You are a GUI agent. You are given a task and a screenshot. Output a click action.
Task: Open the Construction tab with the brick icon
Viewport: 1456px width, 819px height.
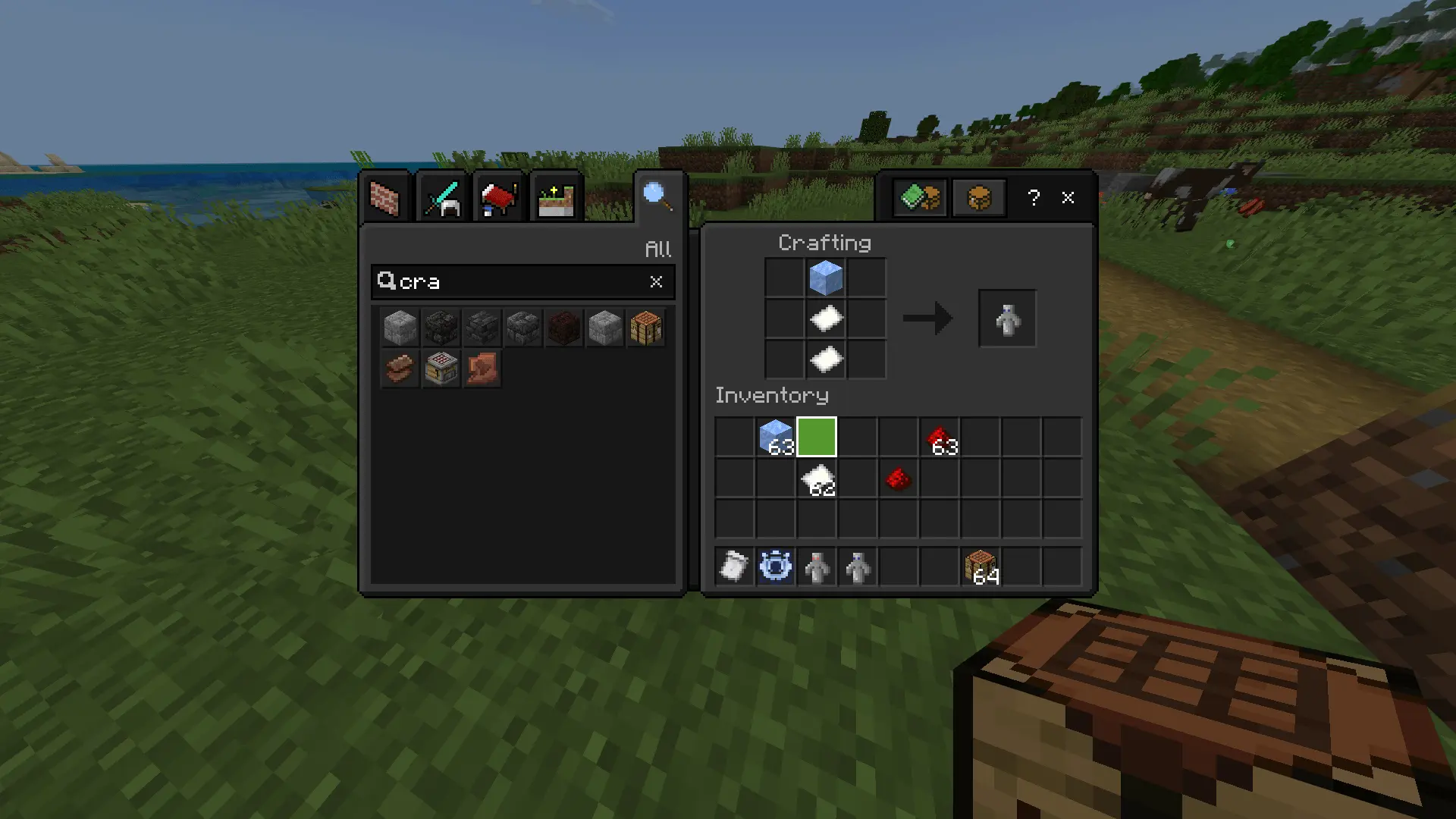[x=385, y=199]
